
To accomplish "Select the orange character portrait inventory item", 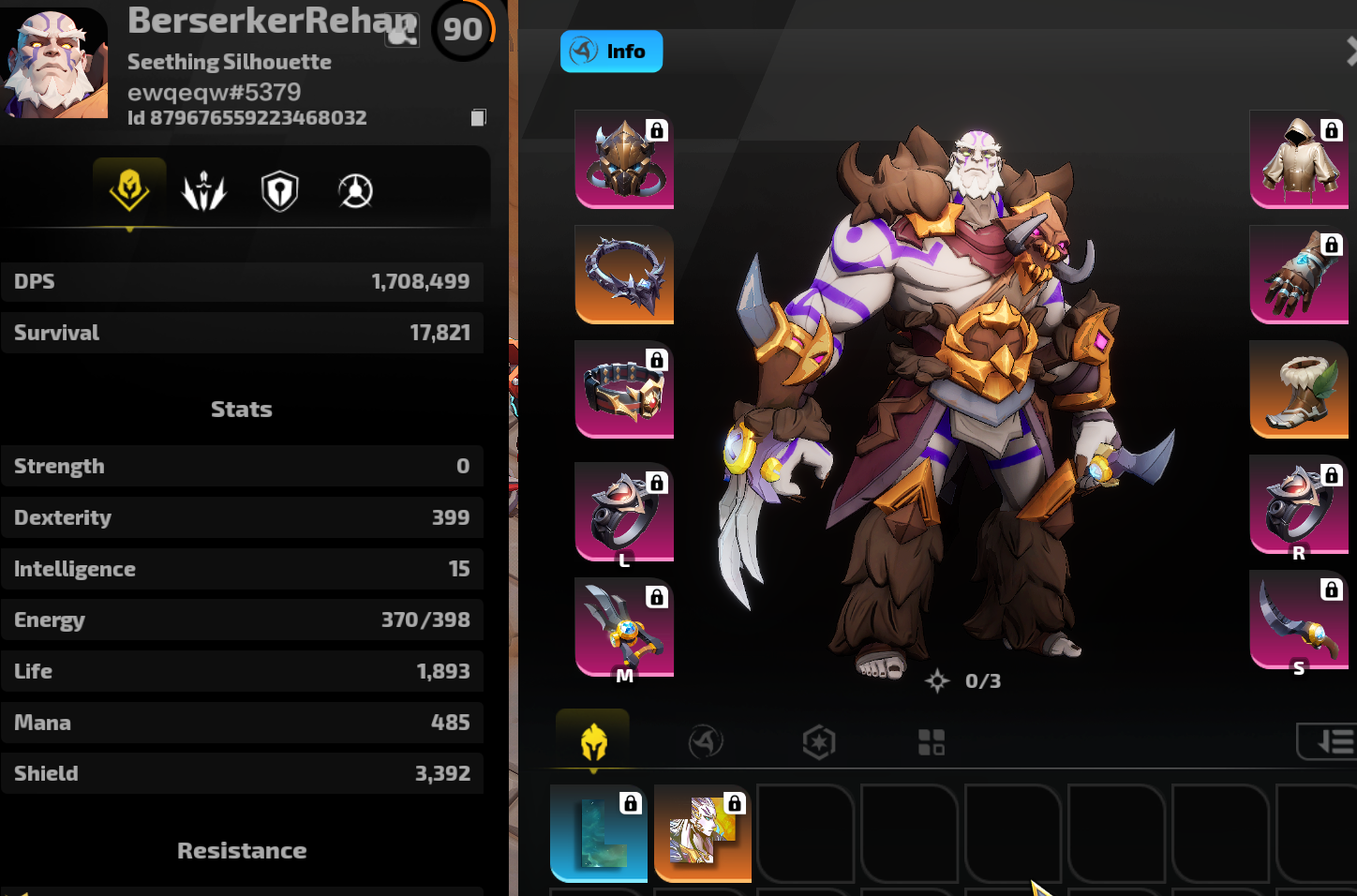I will (x=703, y=833).
